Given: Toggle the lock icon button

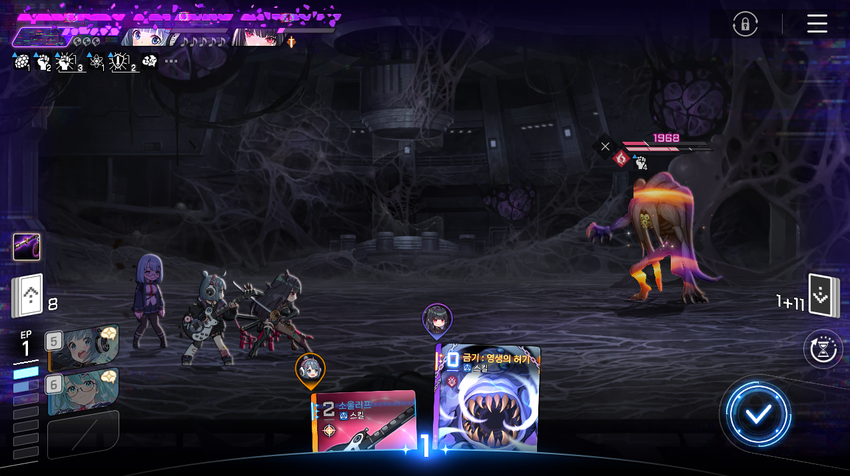Looking at the screenshot, I should (x=744, y=25).
